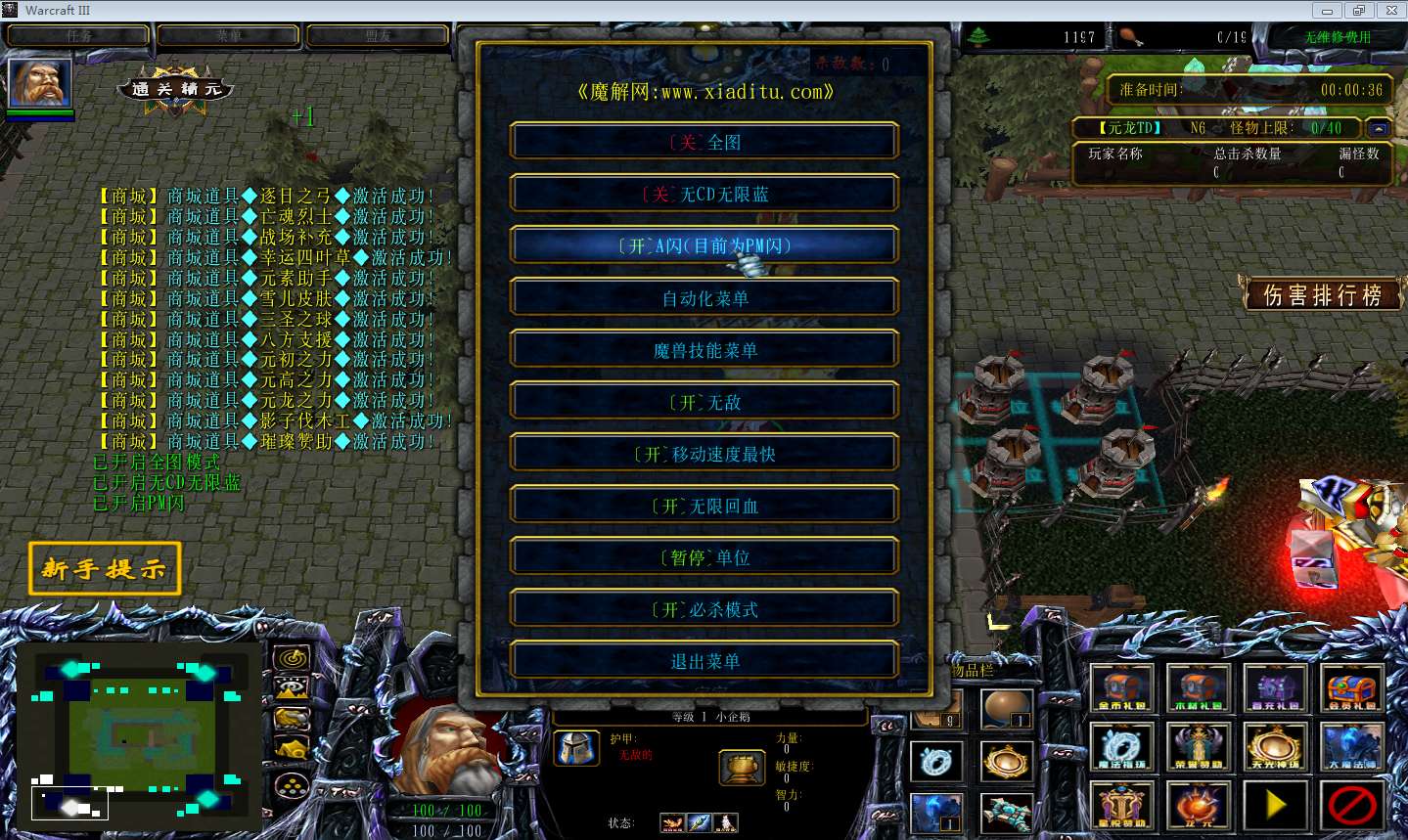Enable 无敌 invincibility mode

click(704, 401)
